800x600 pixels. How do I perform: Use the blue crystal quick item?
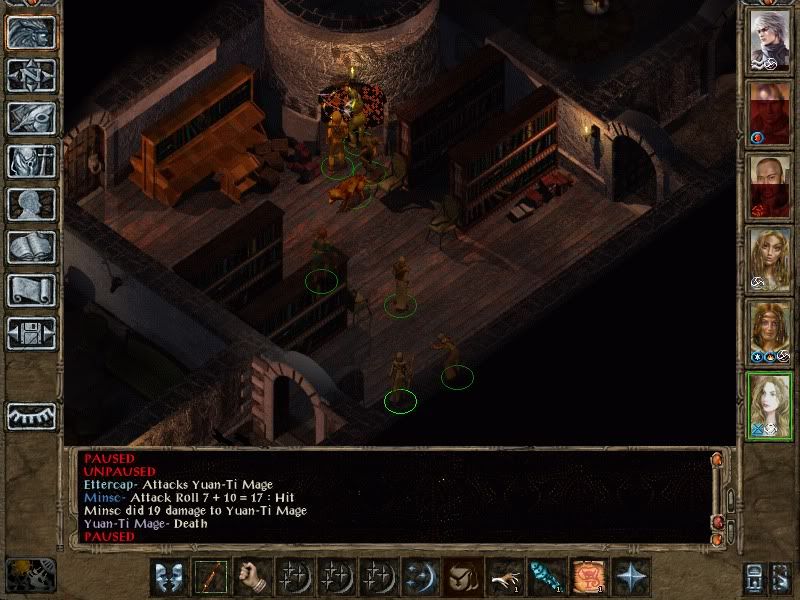(x=546, y=577)
